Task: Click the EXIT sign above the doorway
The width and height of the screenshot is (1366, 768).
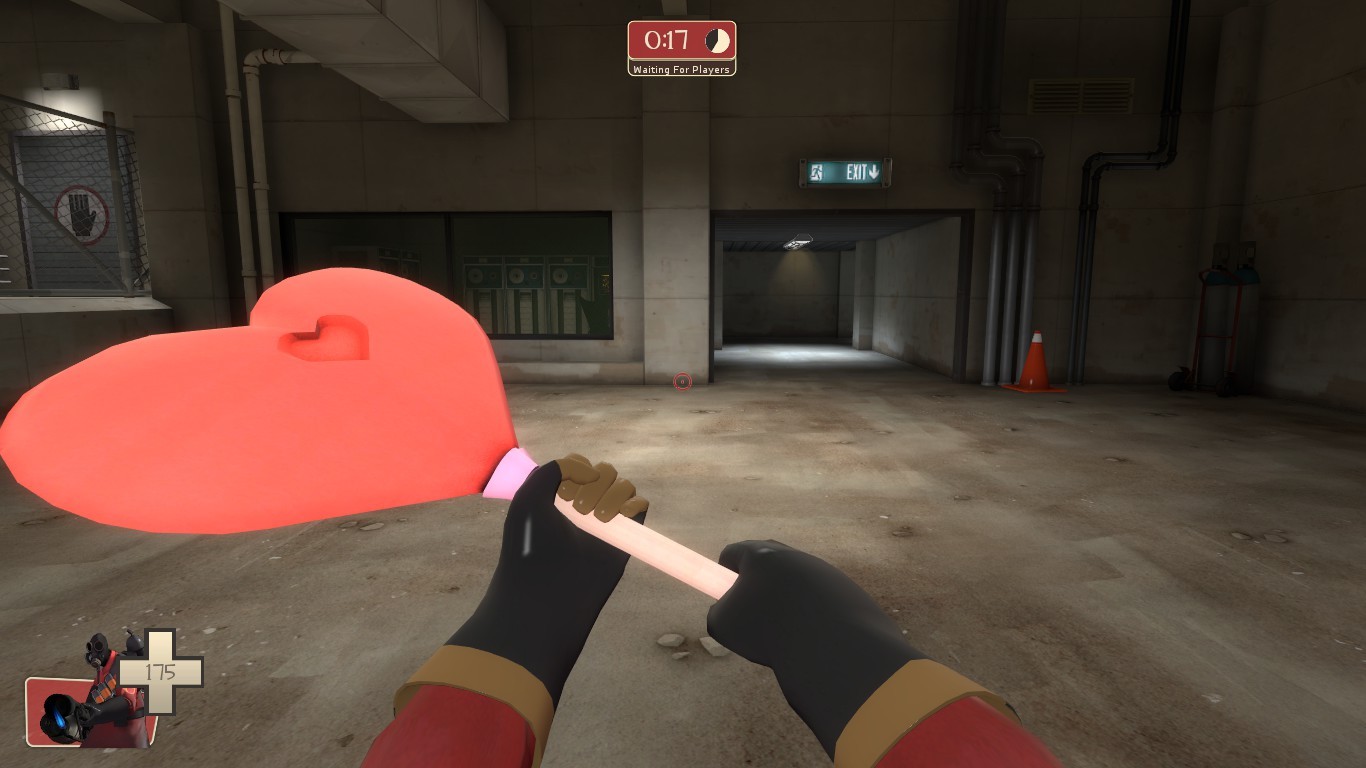Action: click(x=843, y=171)
